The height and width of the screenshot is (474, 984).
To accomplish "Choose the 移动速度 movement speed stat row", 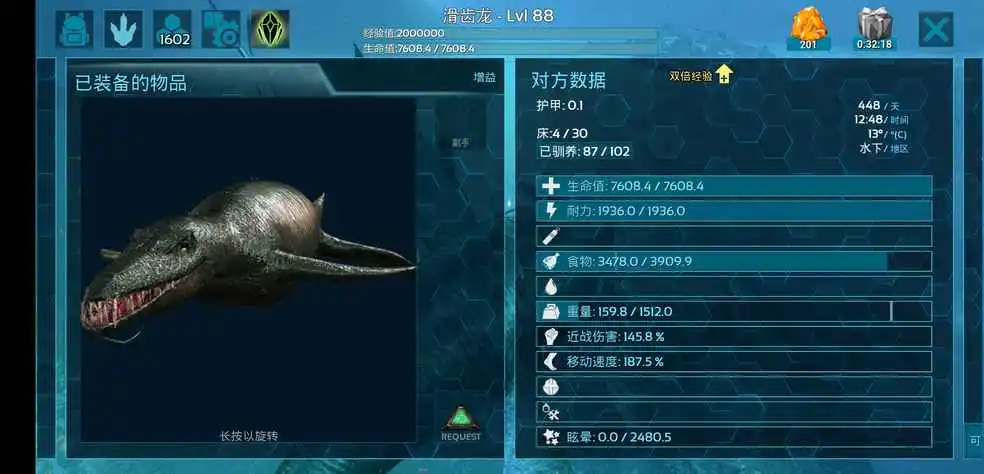I will [x=734, y=361].
